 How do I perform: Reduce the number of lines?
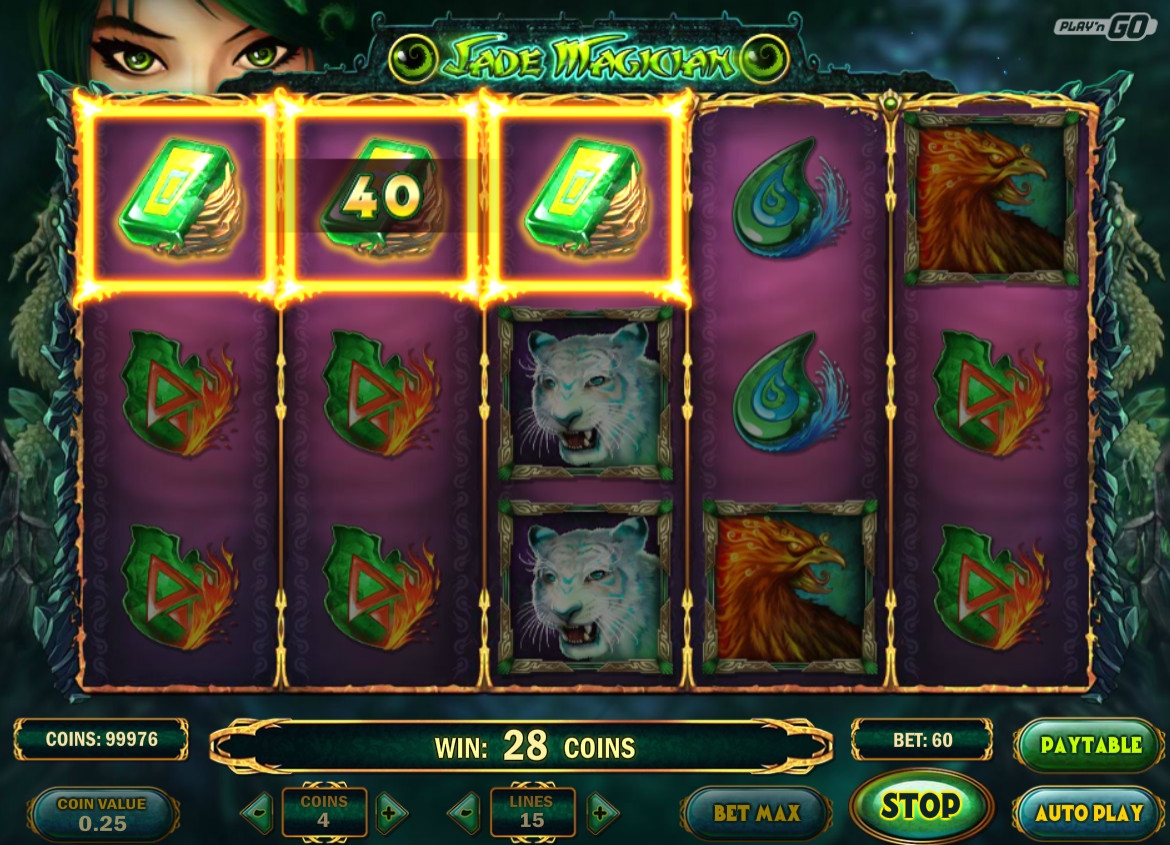464,813
